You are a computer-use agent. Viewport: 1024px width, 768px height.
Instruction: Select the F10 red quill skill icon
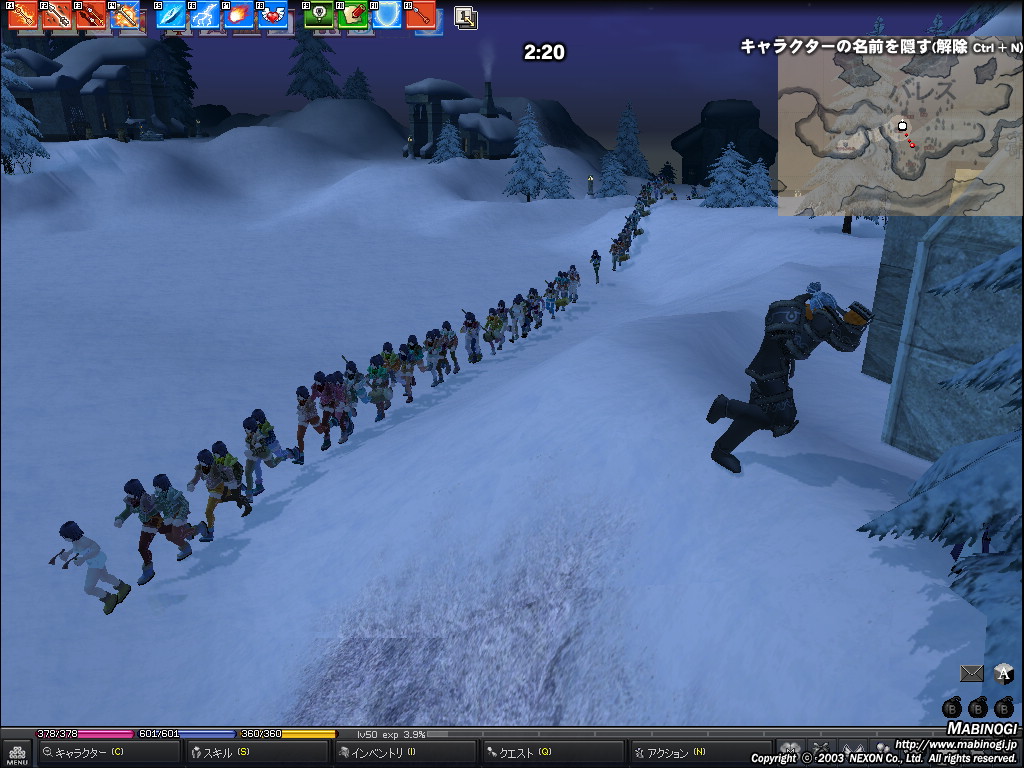click(x=353, y=15)
